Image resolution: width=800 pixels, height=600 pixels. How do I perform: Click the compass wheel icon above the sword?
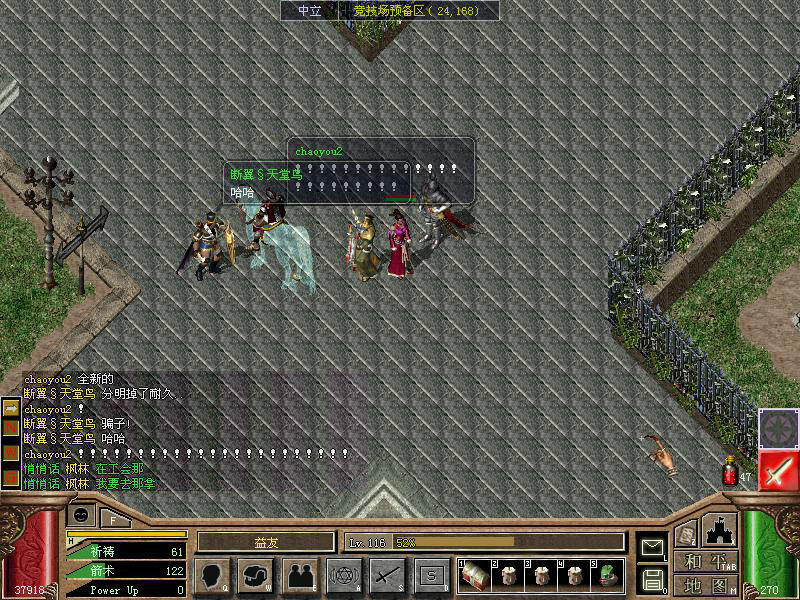coord(777,429)
